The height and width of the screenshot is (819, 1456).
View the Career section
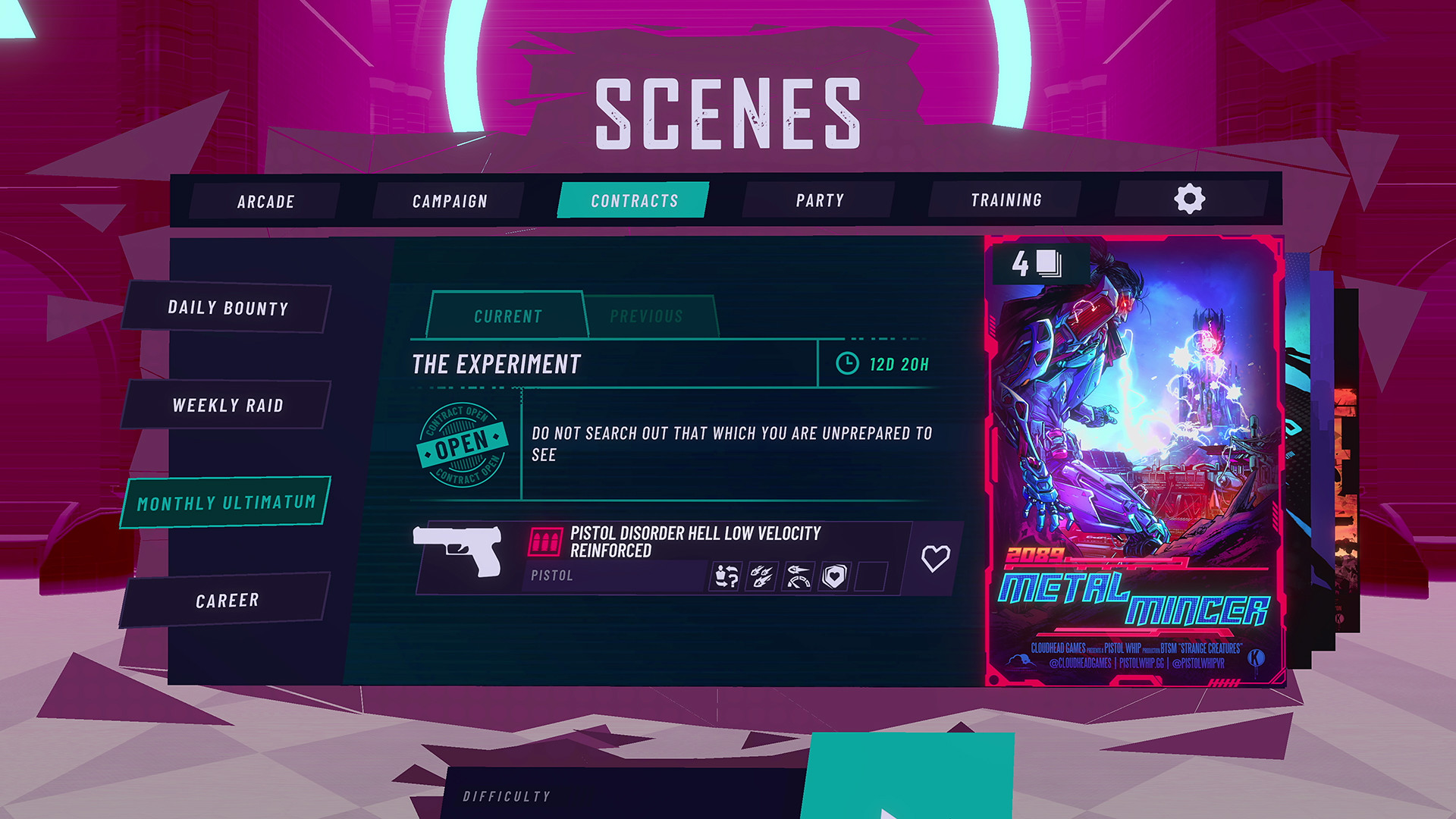click(227, 601)
